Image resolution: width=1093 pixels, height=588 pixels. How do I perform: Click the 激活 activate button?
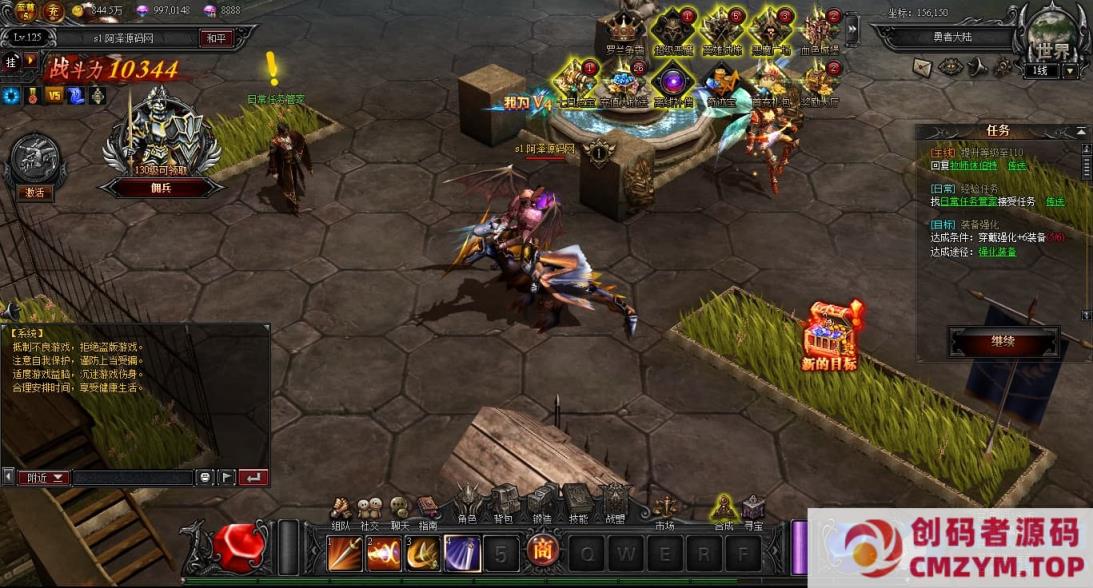tap(34, 193)
